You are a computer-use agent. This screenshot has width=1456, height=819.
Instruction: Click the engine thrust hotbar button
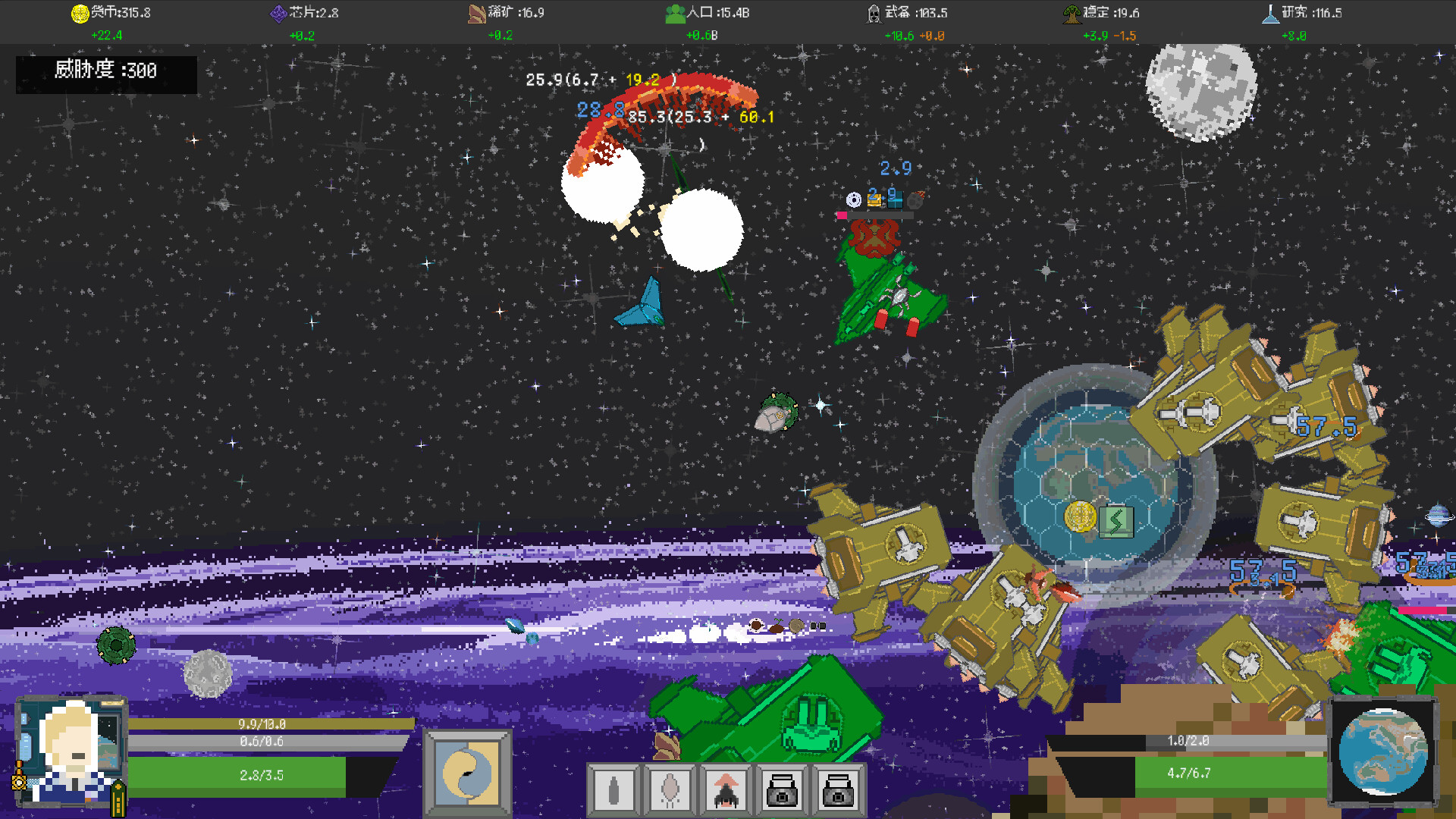pyautogui.click(x=670, y=790)
